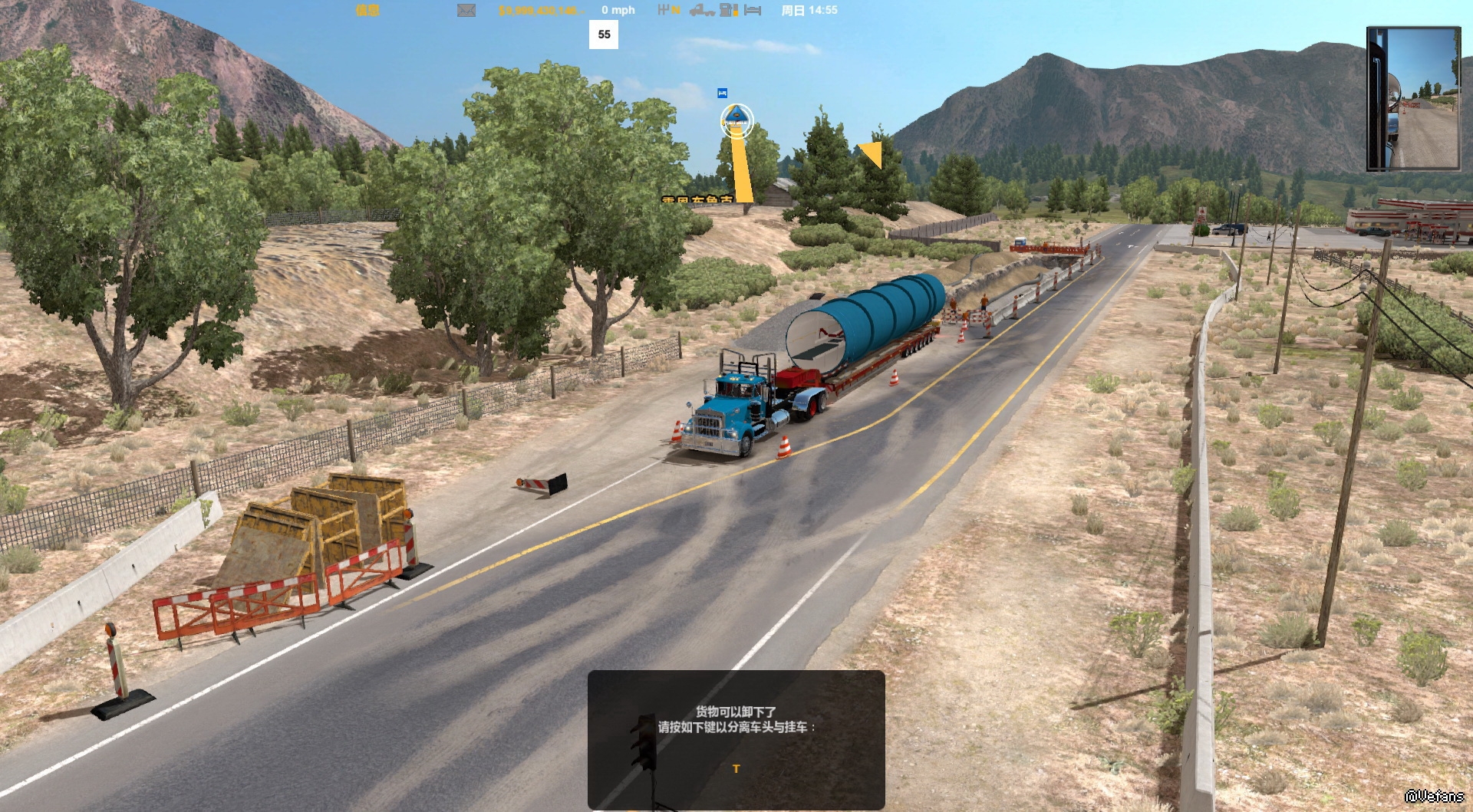This screenshot has width=1473, height=812.
Task: Click the side mirror view panel
Action: tap(1413, 98)
